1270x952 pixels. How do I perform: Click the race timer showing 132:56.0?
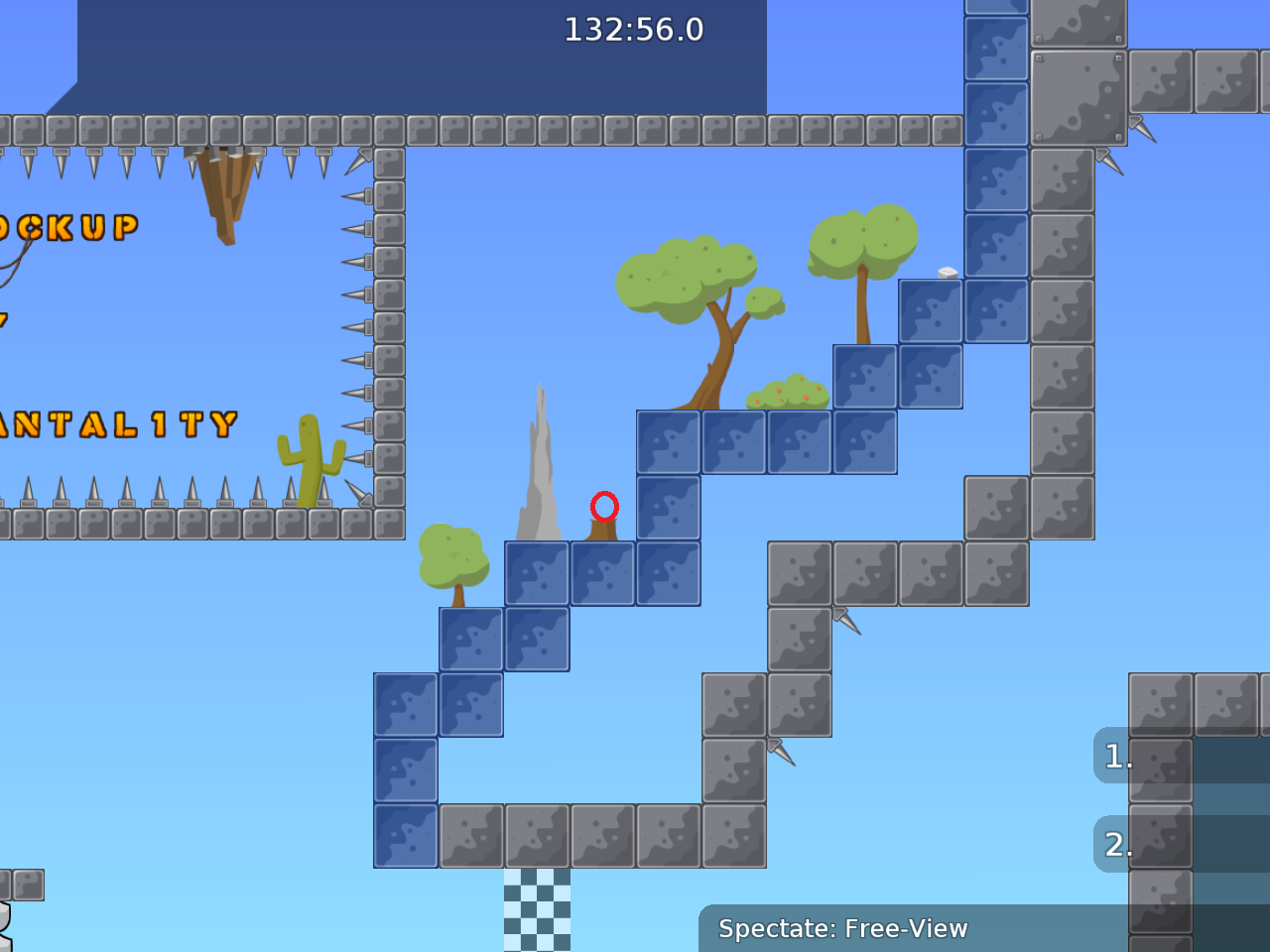pos(632,30)
